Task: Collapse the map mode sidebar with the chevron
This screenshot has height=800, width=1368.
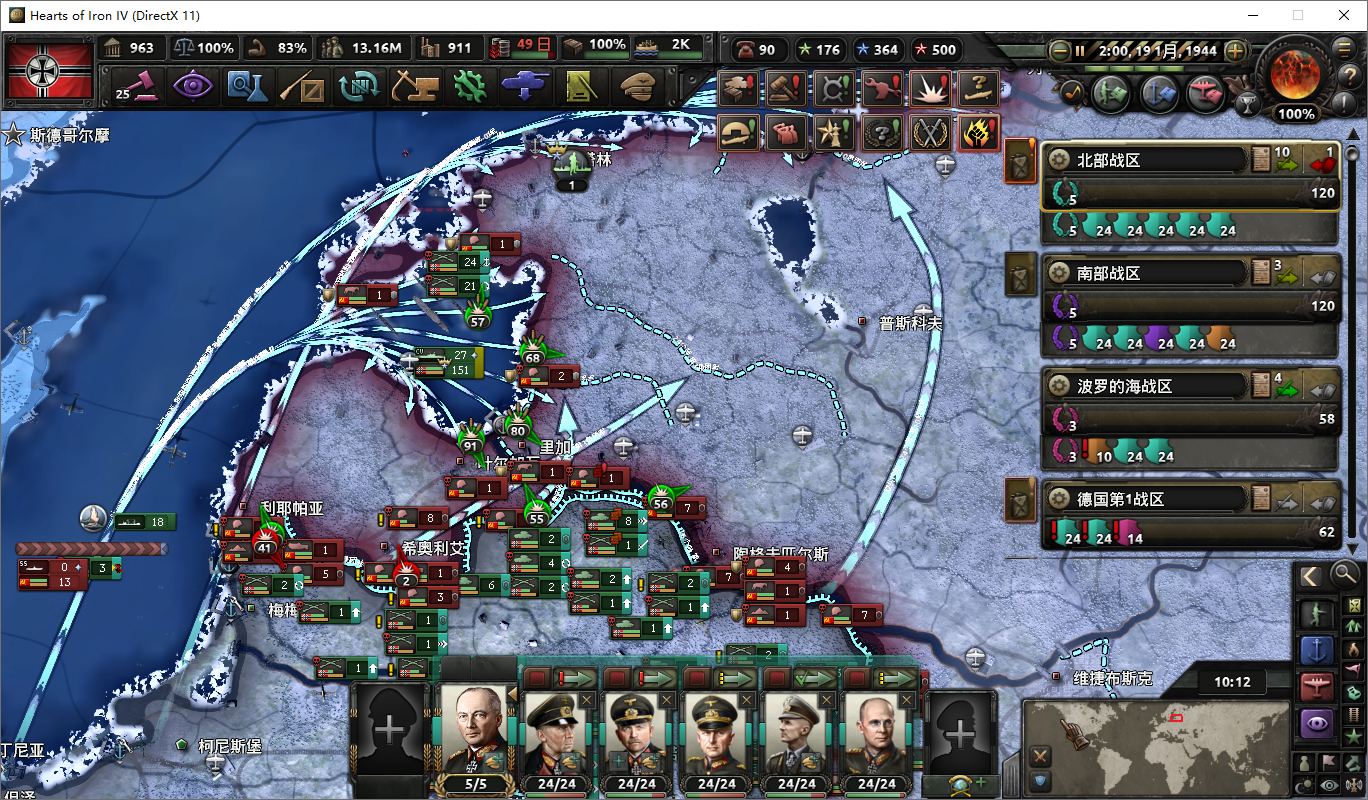Action: [x=1312, y=574]
